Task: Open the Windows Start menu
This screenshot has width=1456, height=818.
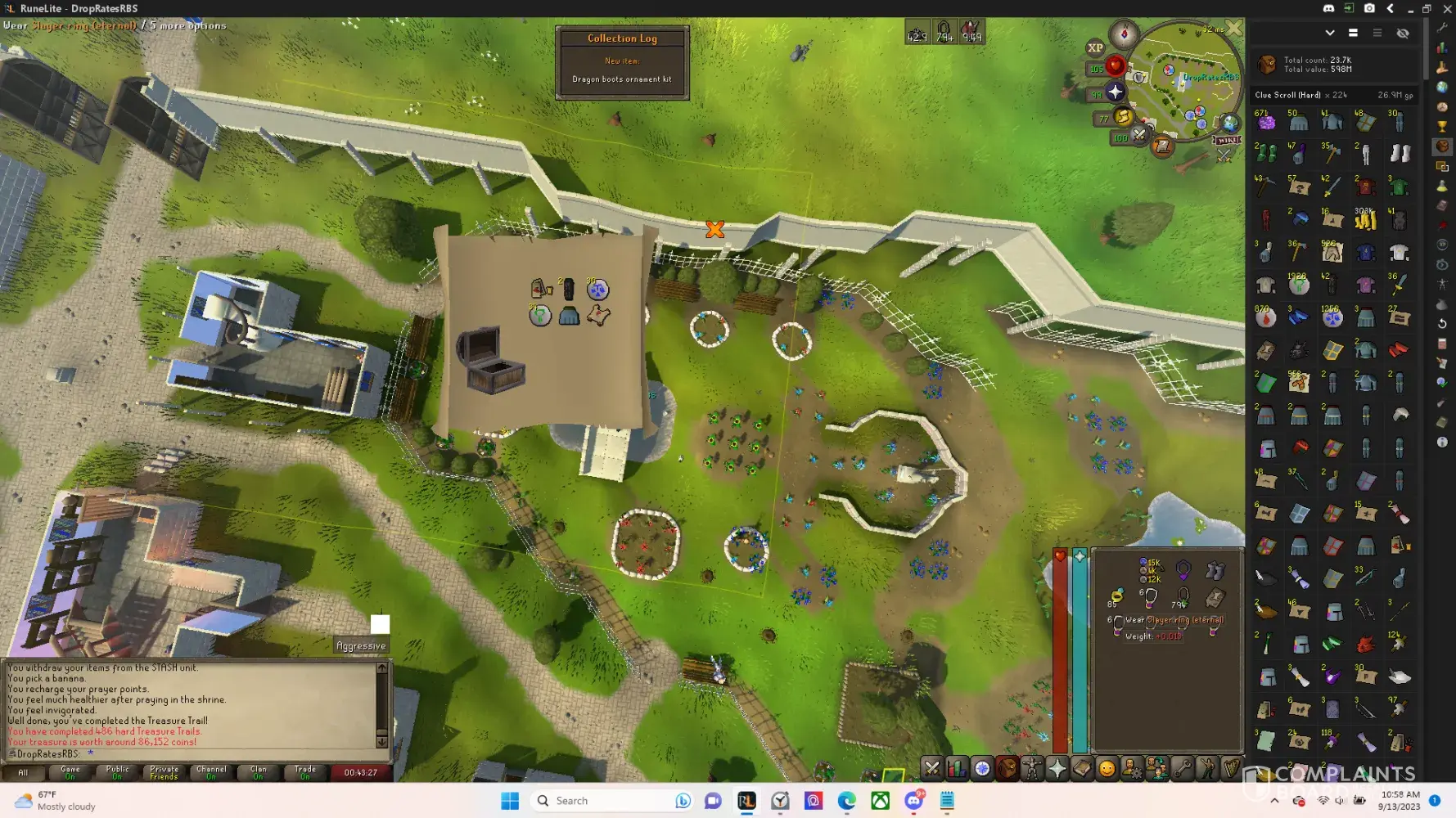Action: click(510, 801)
